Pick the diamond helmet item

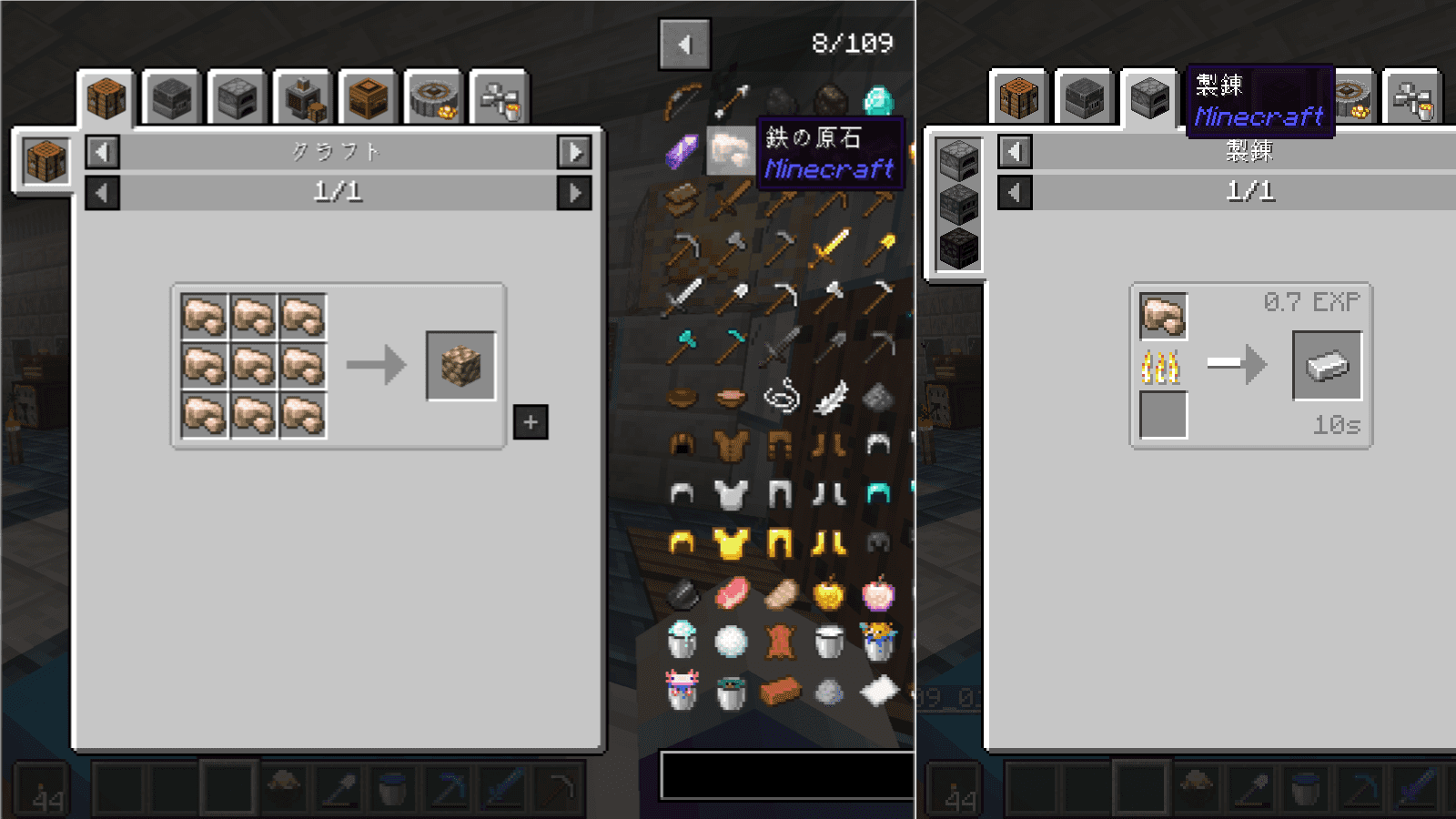coord(878,493)
